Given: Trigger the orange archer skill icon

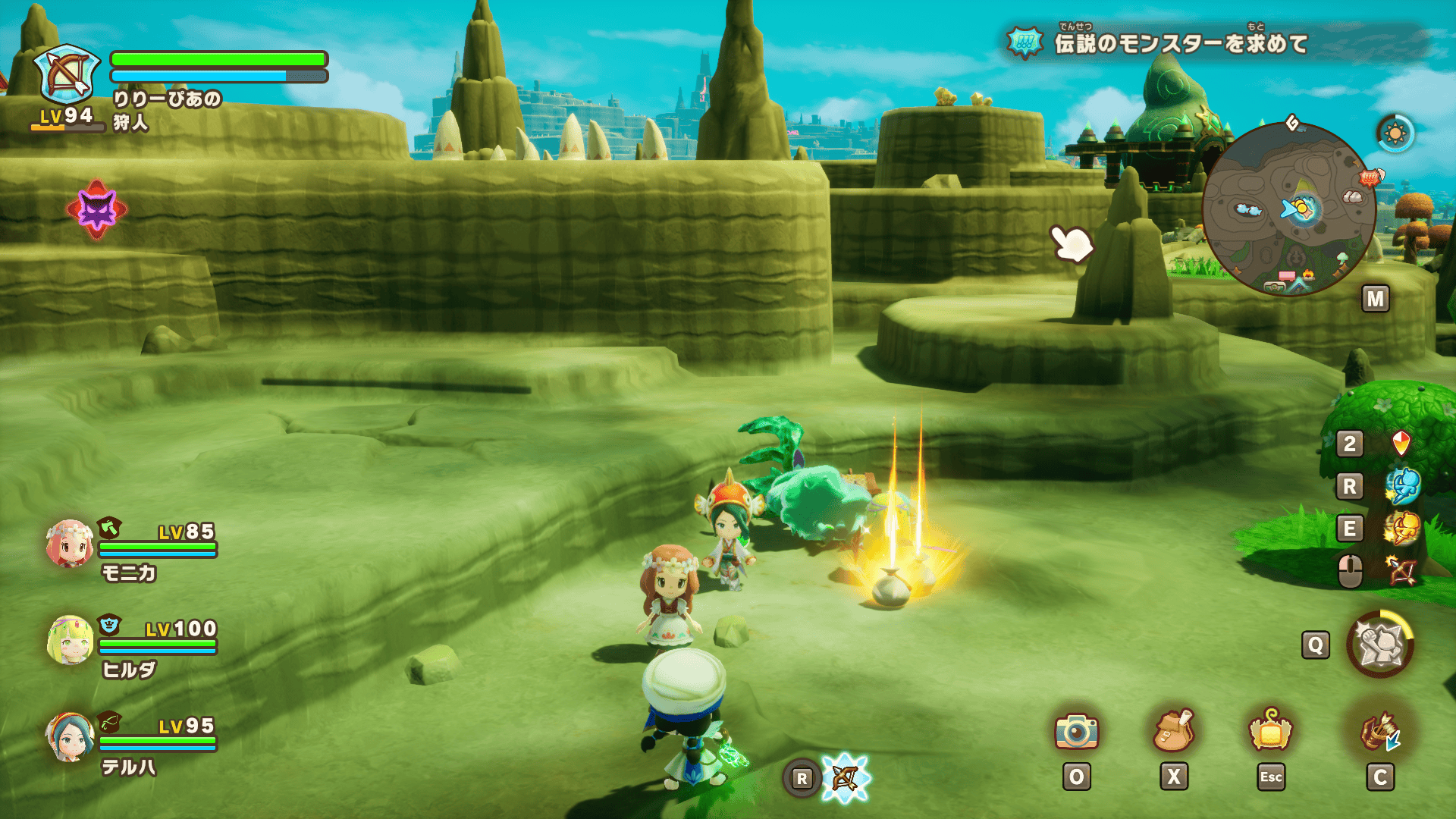Looking at the screenshot, I should (1401, 528).
